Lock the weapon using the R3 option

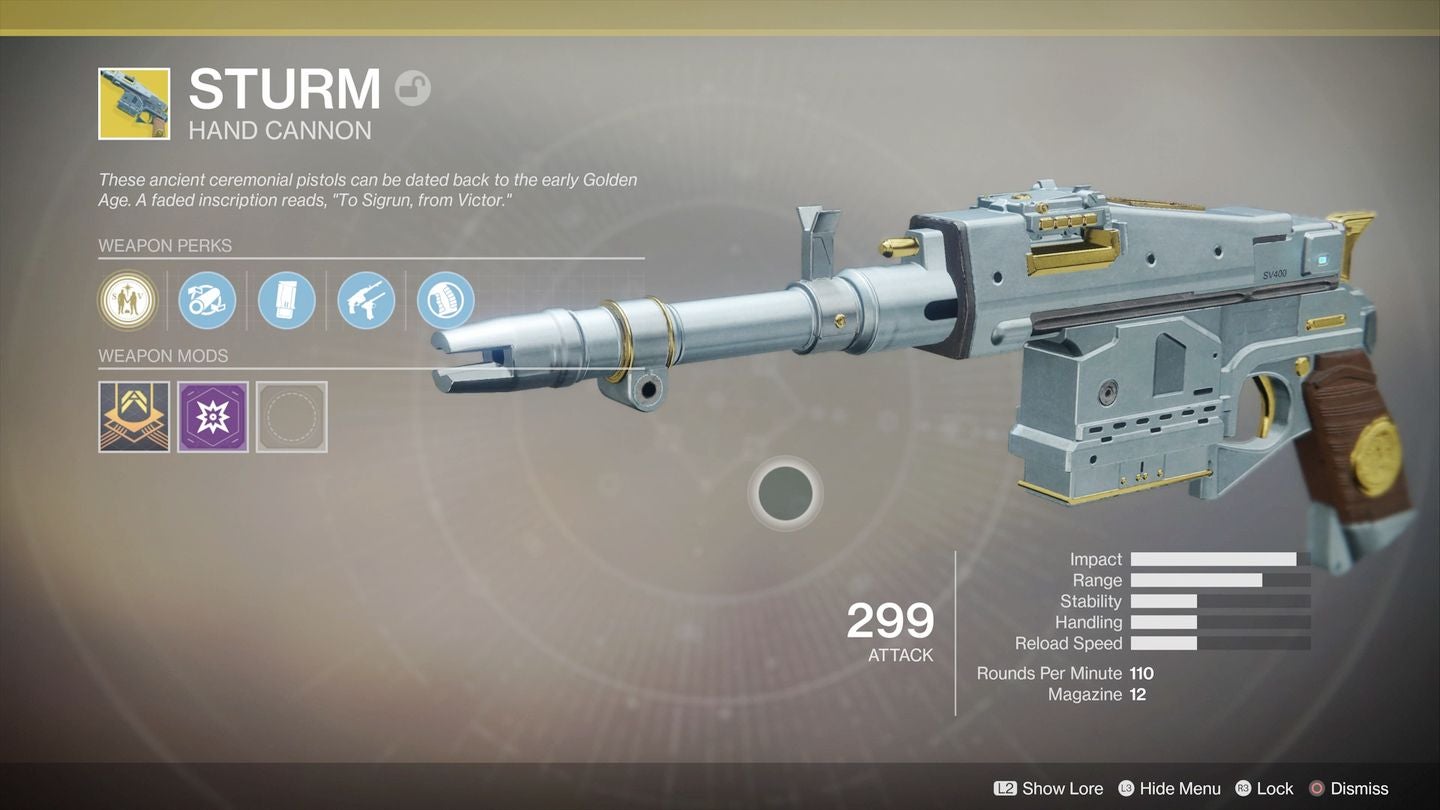pyautogui.click(x=1265, y=788)
